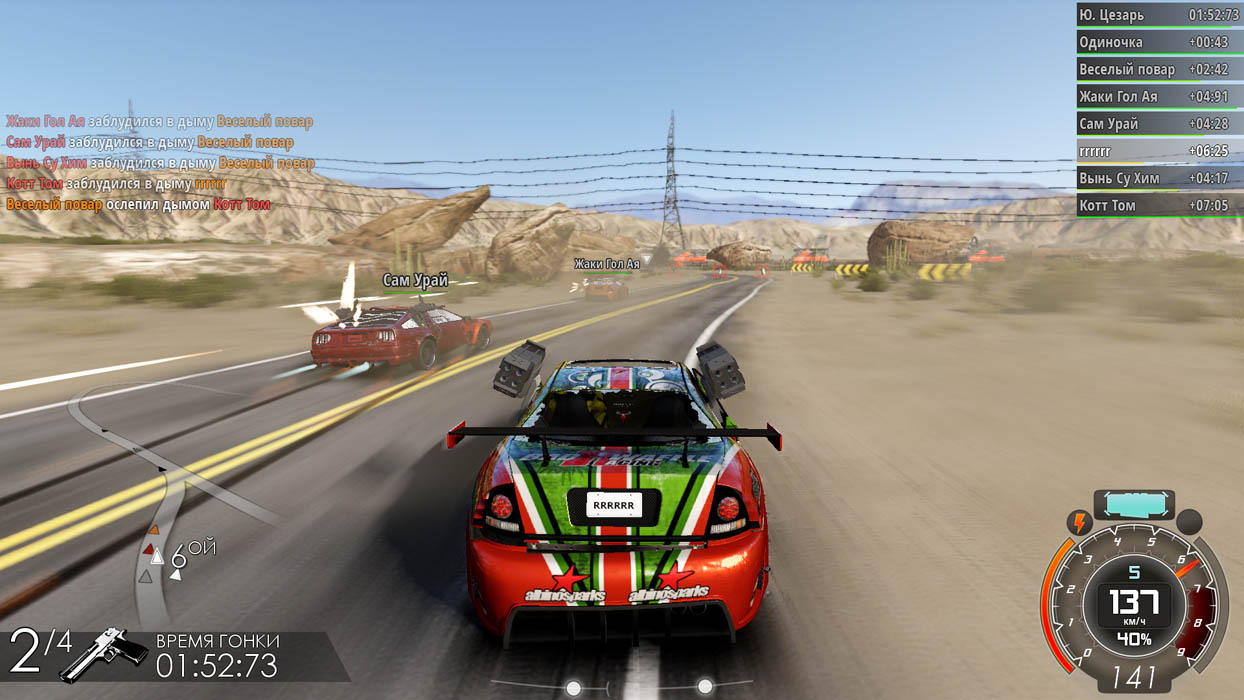Choose Котт Том leaderboard row
Screen dimensions: 1244x700
1158,205
